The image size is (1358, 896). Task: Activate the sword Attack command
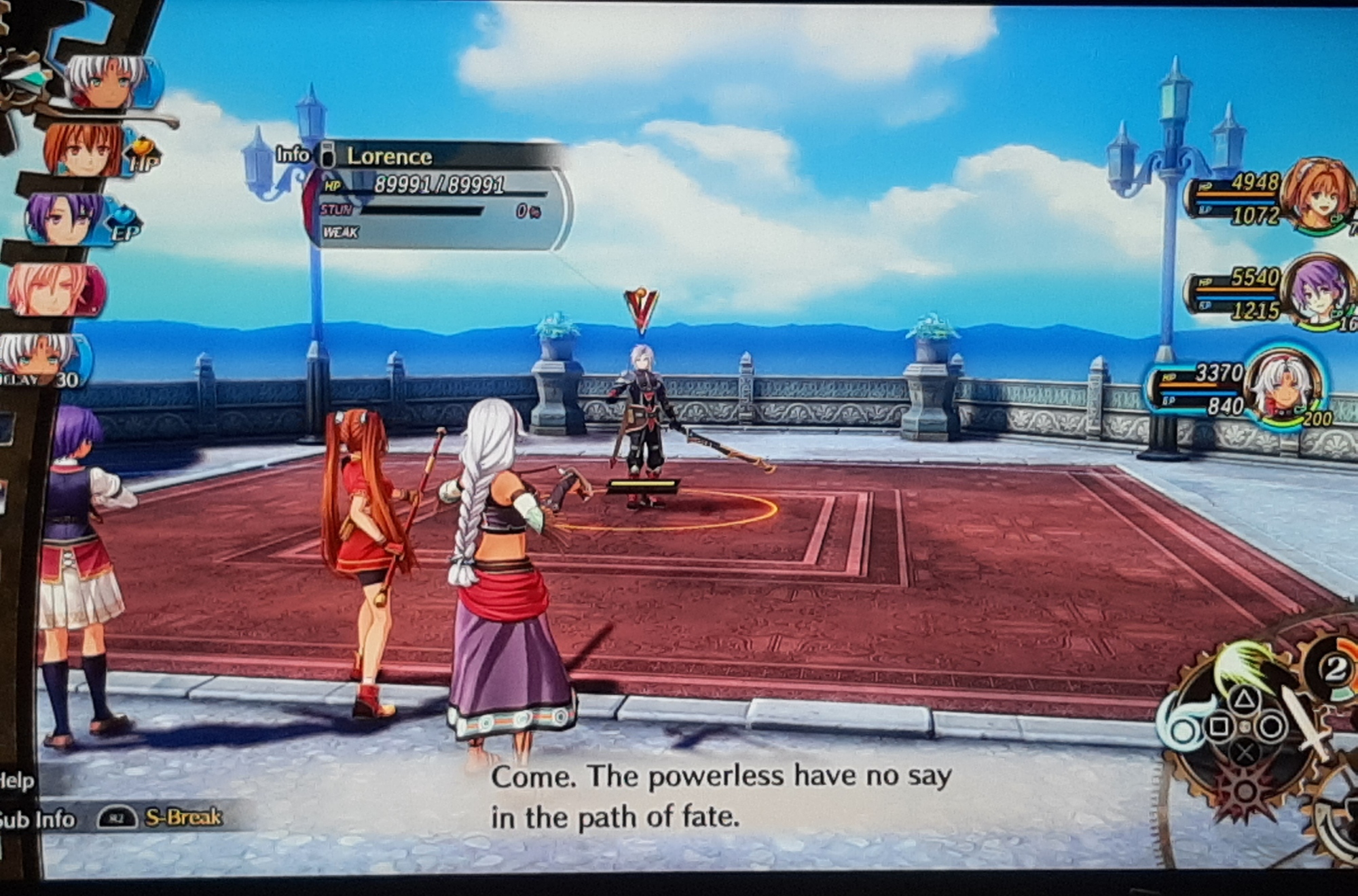coord(1305,725)
